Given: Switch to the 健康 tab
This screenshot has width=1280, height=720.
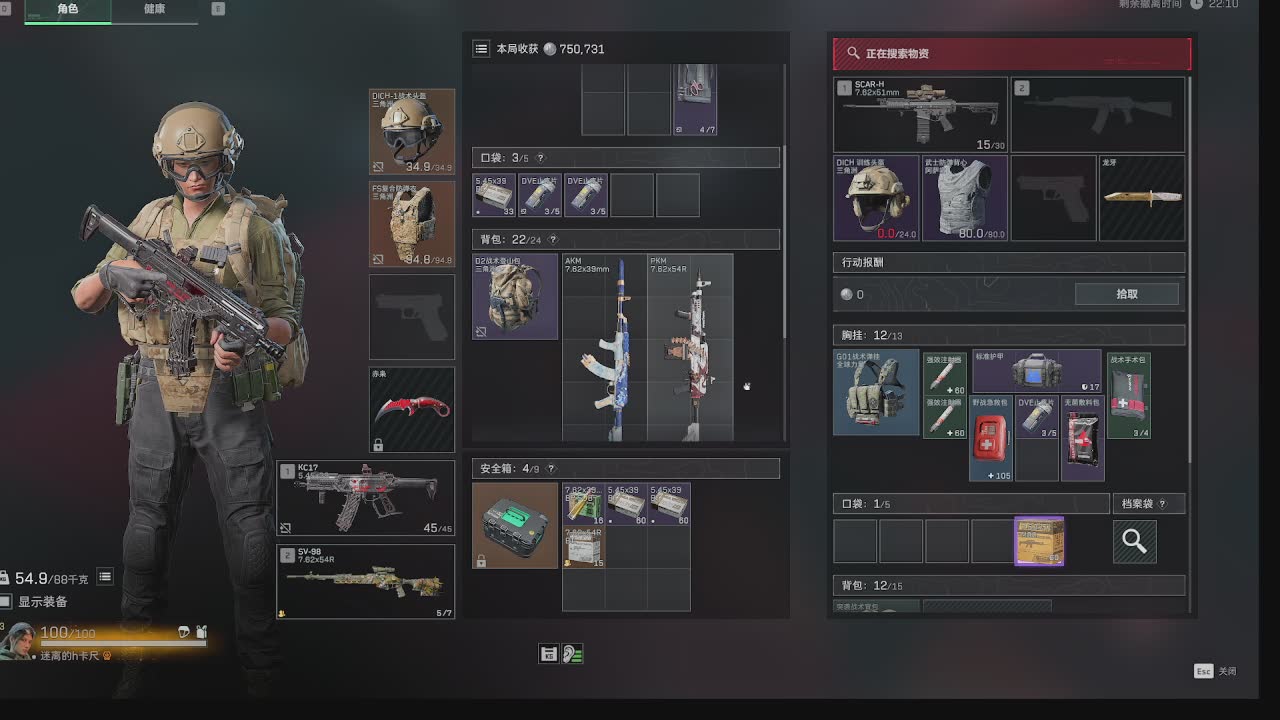Looking at the screenshot, I should click(x=155, y=9).
